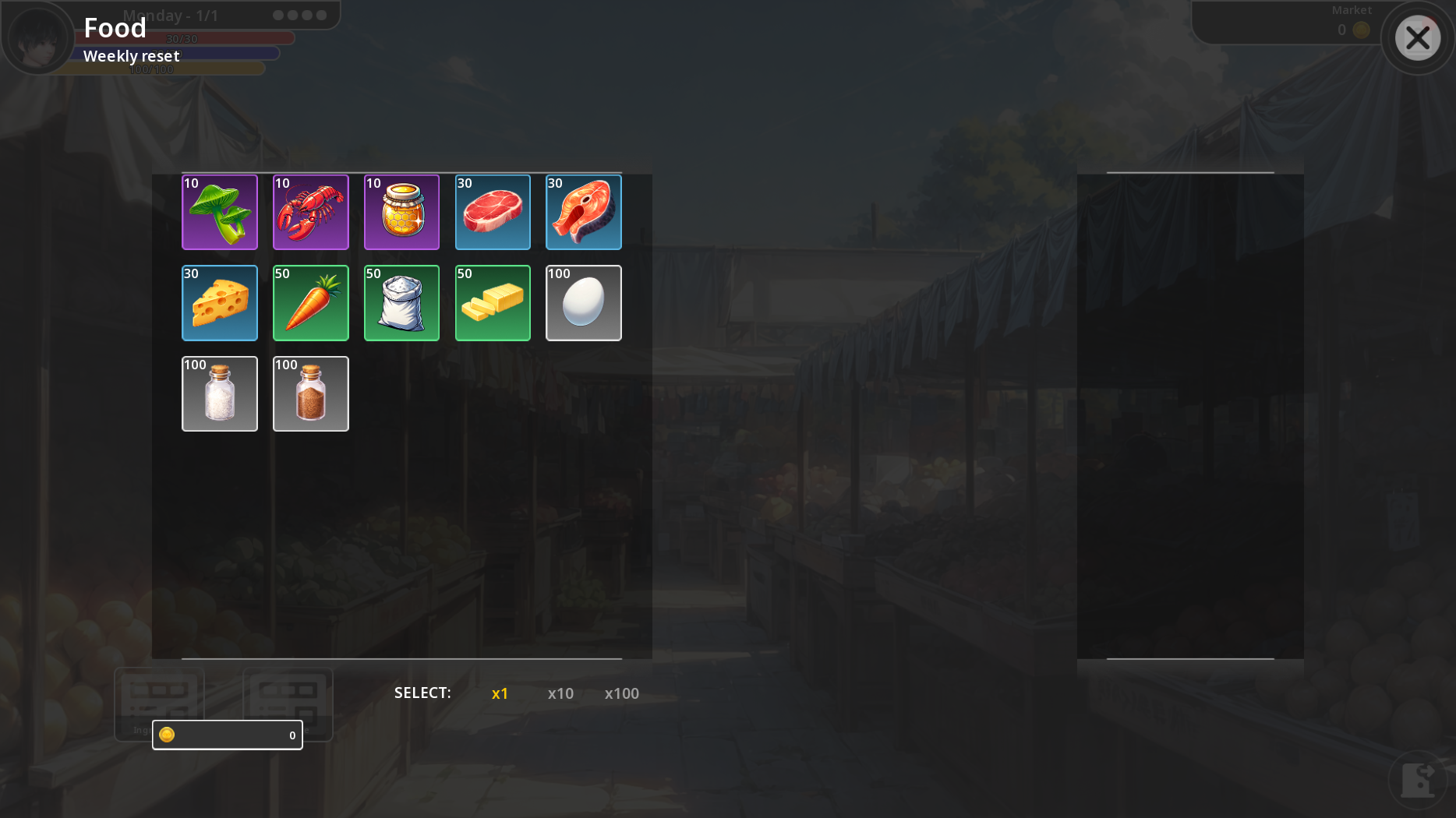Viewport: 1456px width, 818px height.
Task: Select the flour sack item
Action: [x=401, y=303]
